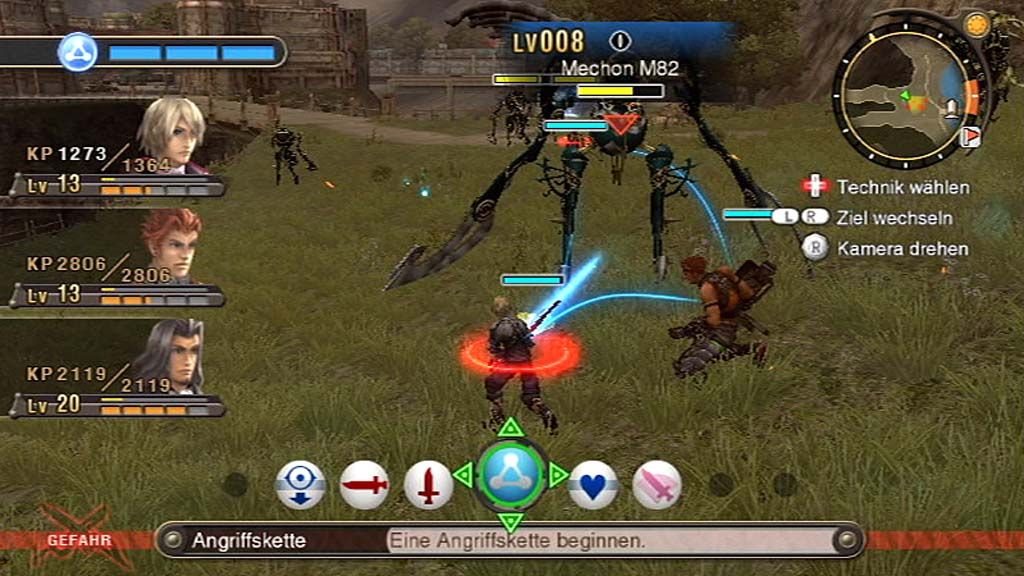Click the party gauge emblem icon
1024x576 pixels.
click(77, 51)
